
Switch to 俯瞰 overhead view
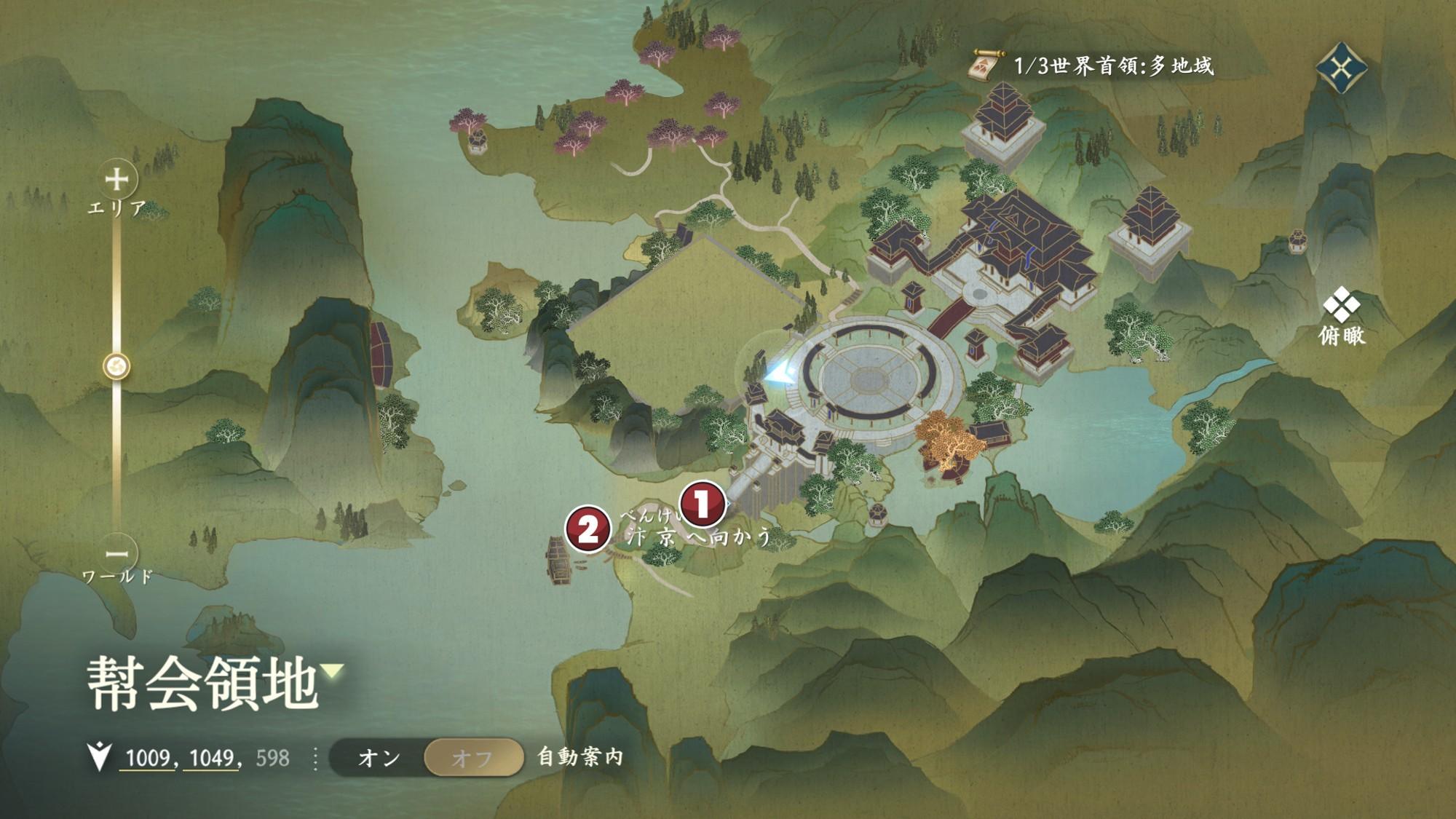click(1342, 316)
